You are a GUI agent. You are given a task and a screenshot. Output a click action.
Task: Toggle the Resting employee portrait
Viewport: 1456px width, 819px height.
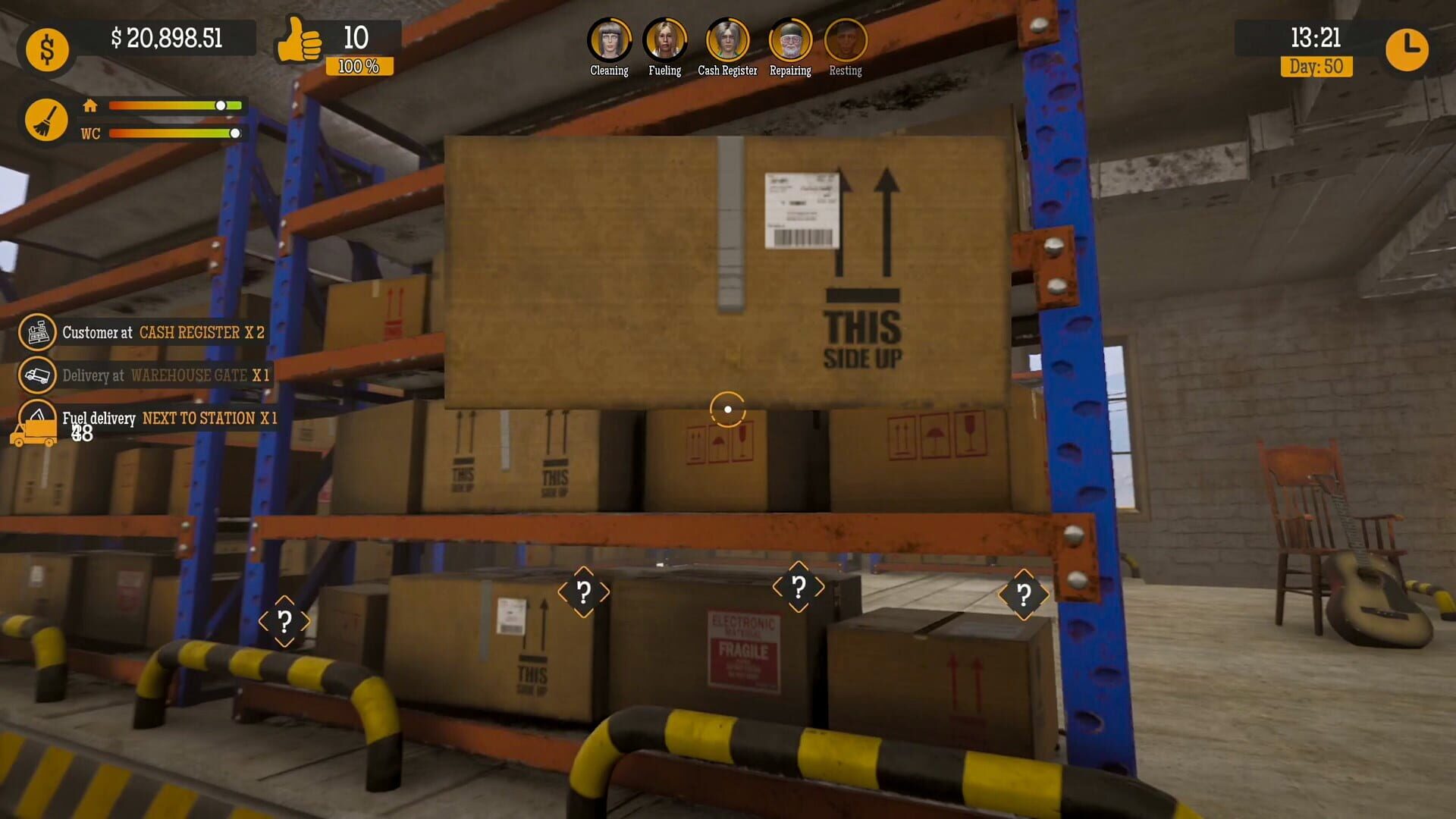click(846, 39)
